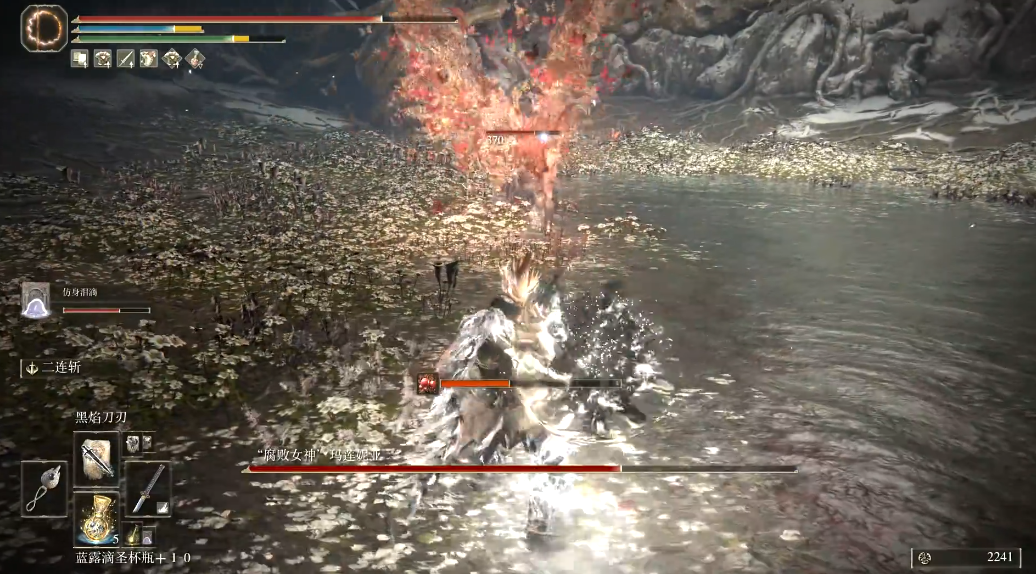
Task: Click the Double Slash skill label
Action: click(x=61, y=367)
